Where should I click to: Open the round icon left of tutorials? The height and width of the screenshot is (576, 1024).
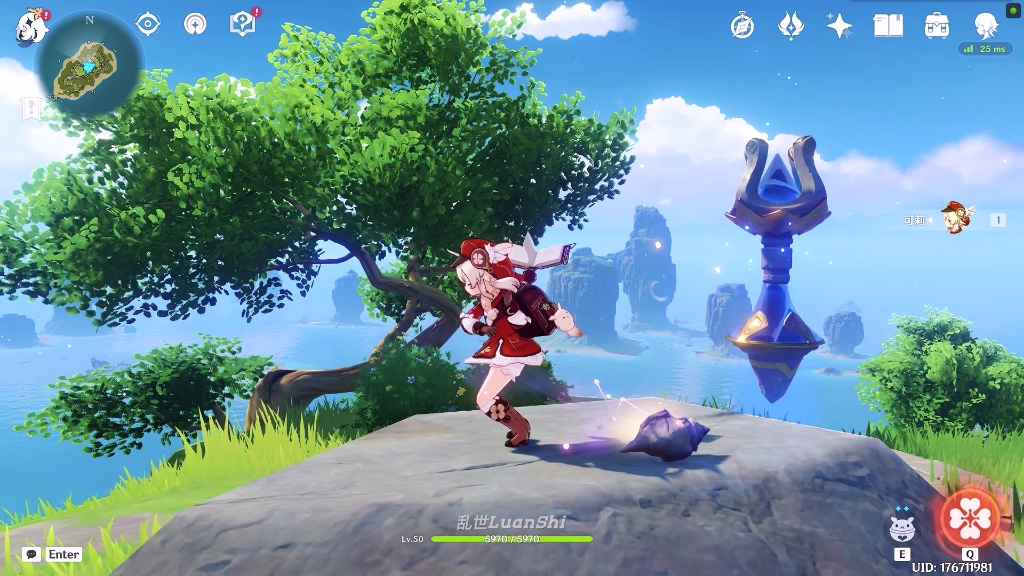196,24
